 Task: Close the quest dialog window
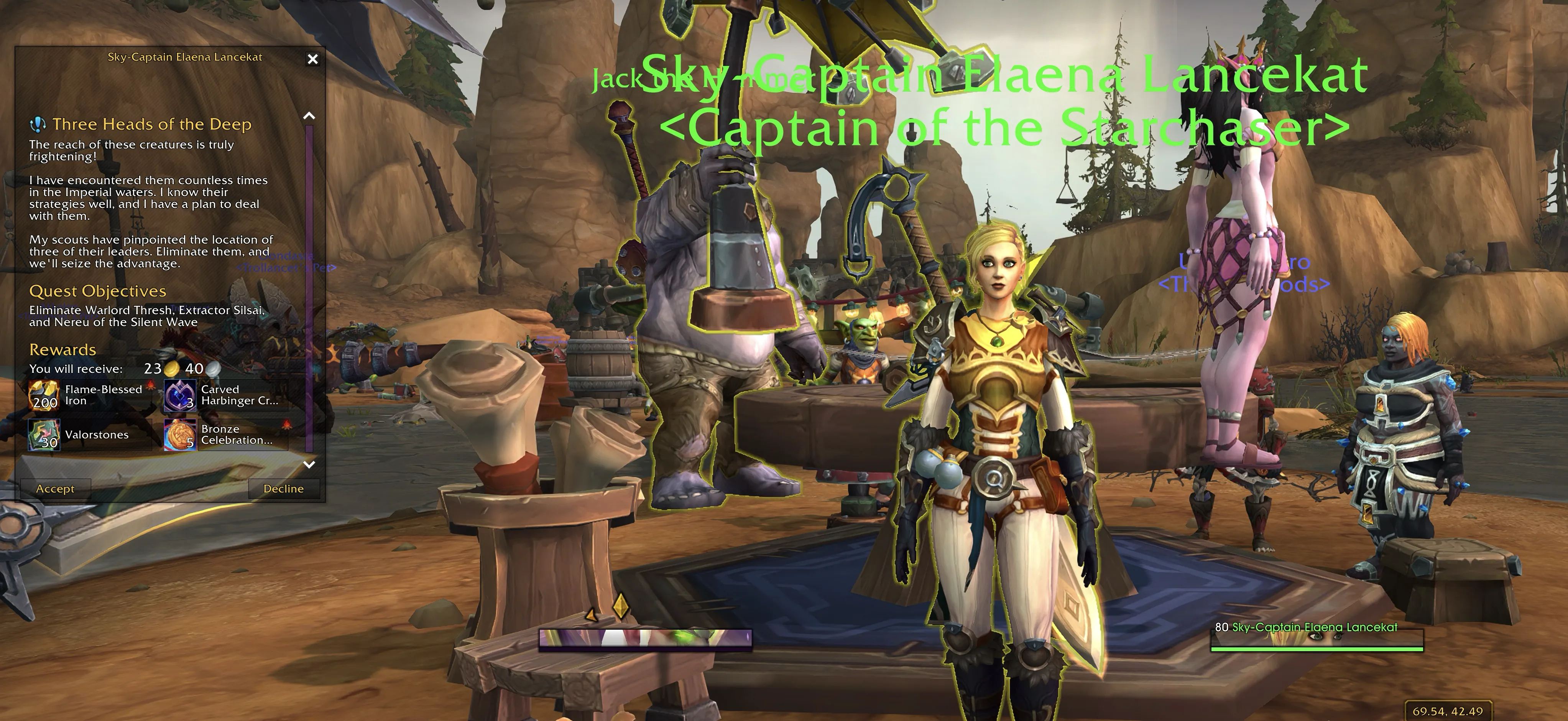coord(313,59)
